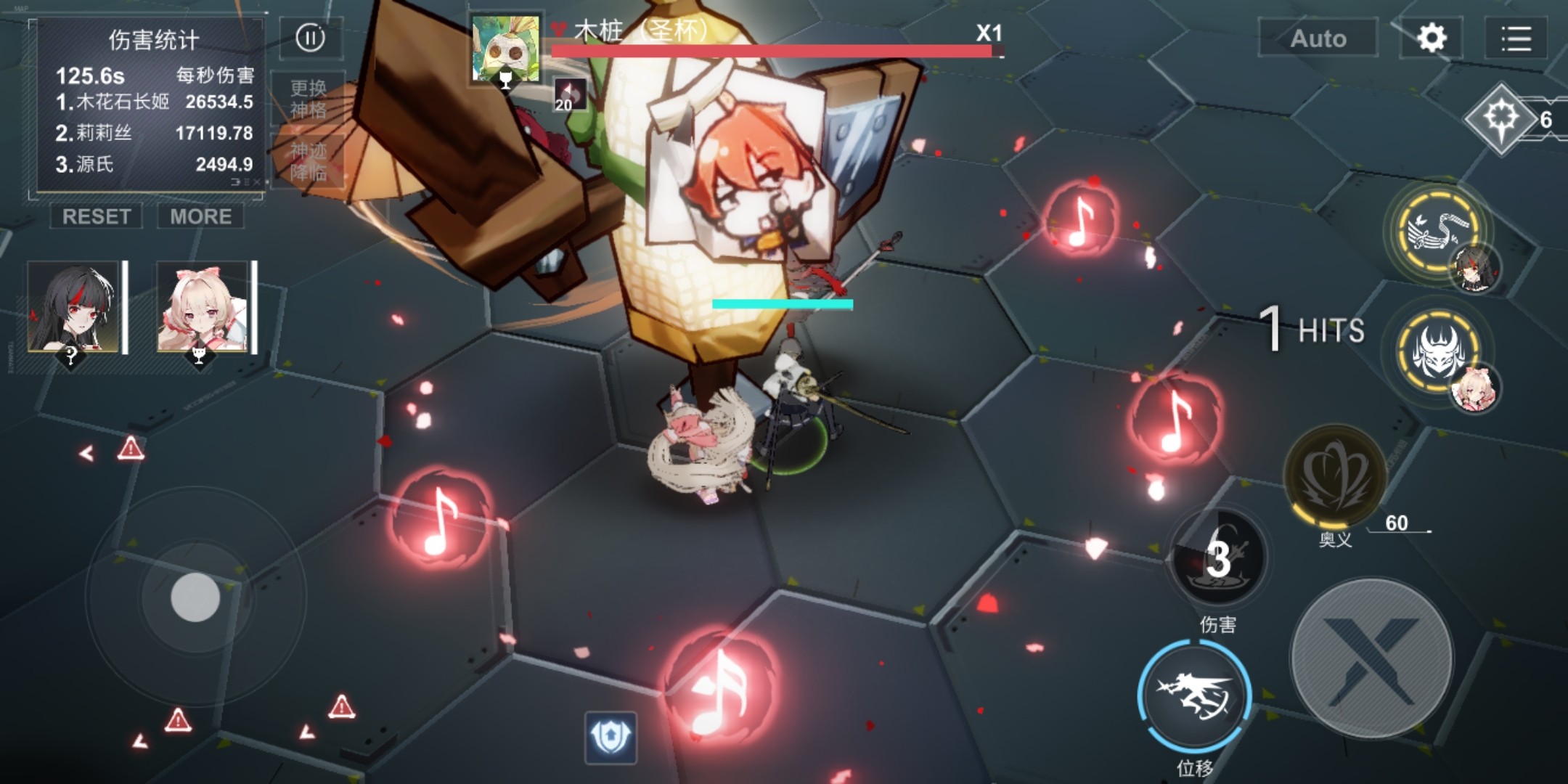The height and width of the screenshot is (784, 1568).
Task: Reset the damage statistics
Action: (97, 216)
